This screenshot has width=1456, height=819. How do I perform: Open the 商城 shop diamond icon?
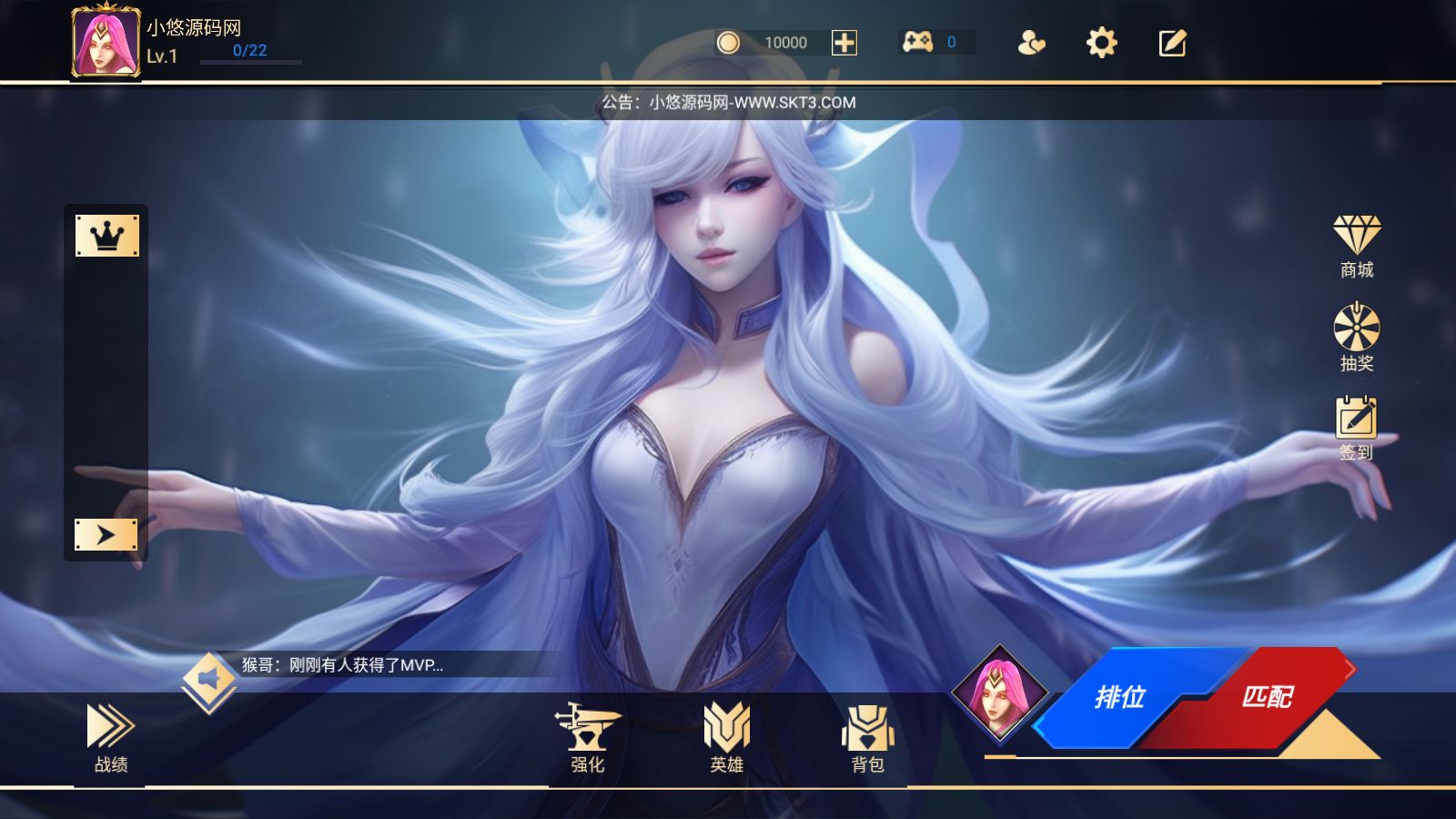coord(1357,238)
